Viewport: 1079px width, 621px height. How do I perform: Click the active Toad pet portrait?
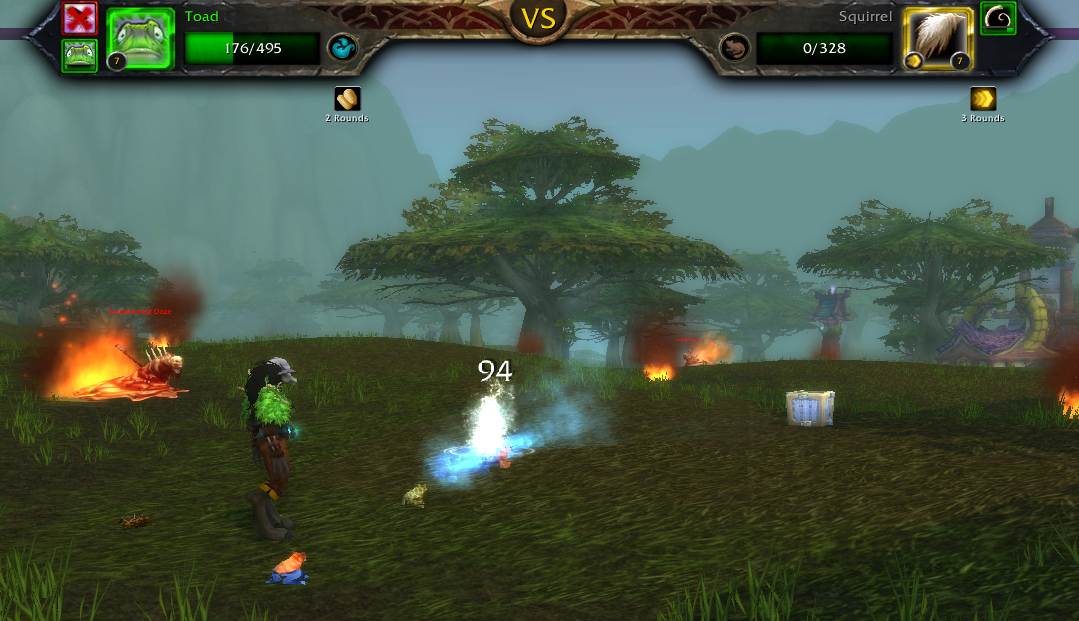pyautogui.click(x=140, y=39)
